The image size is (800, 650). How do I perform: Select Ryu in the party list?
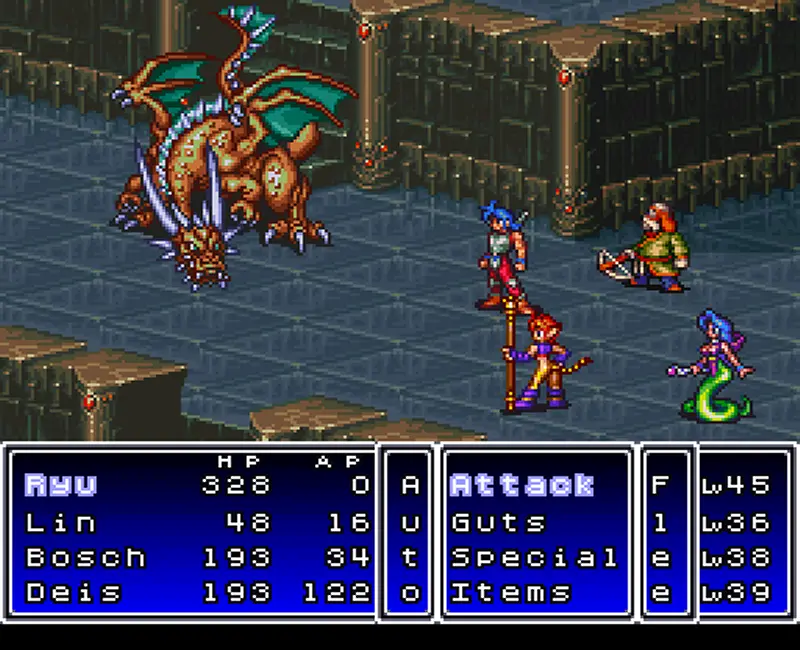(x=61, y=486)
